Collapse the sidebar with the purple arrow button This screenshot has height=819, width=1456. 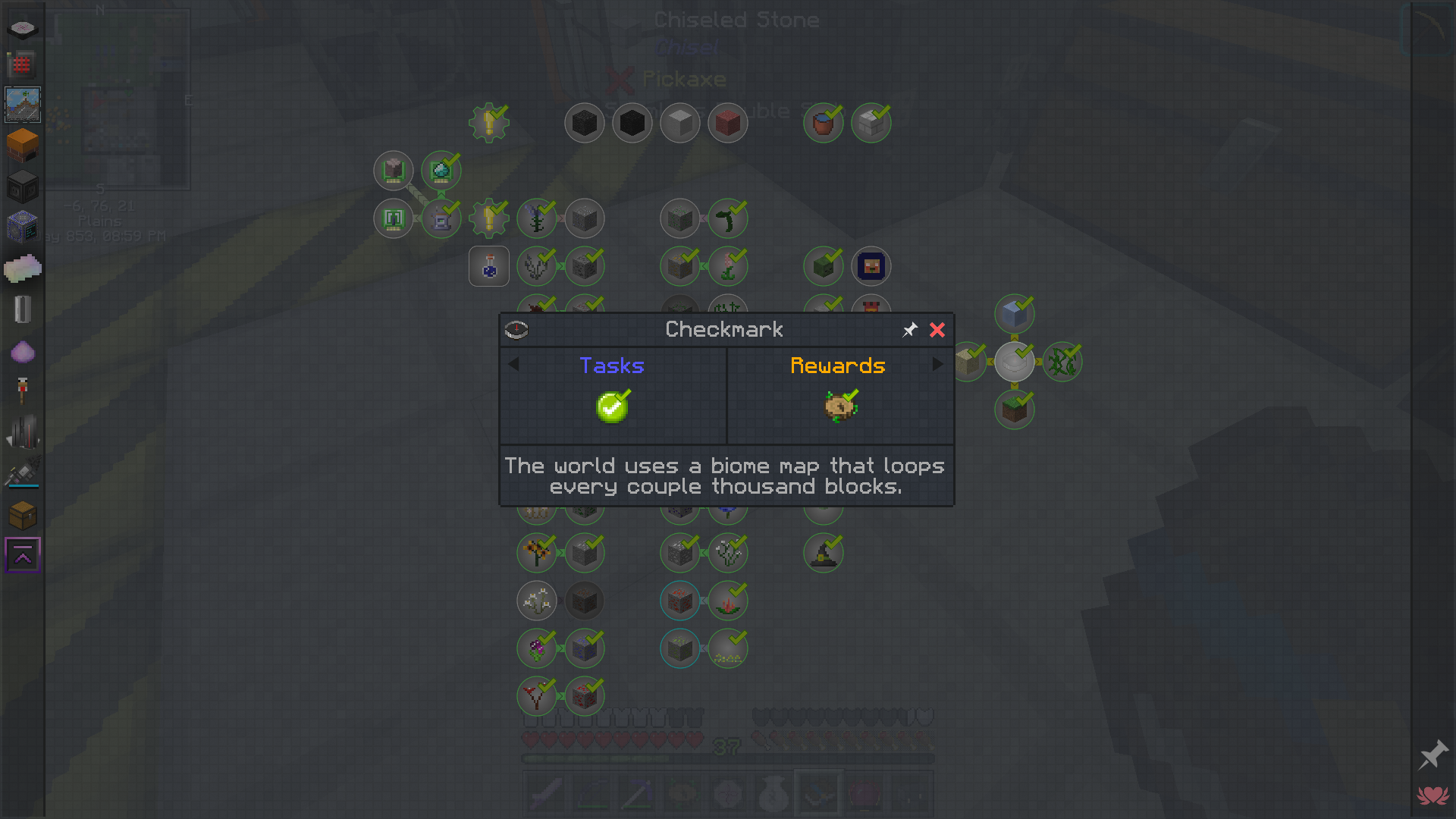(23, 554)
